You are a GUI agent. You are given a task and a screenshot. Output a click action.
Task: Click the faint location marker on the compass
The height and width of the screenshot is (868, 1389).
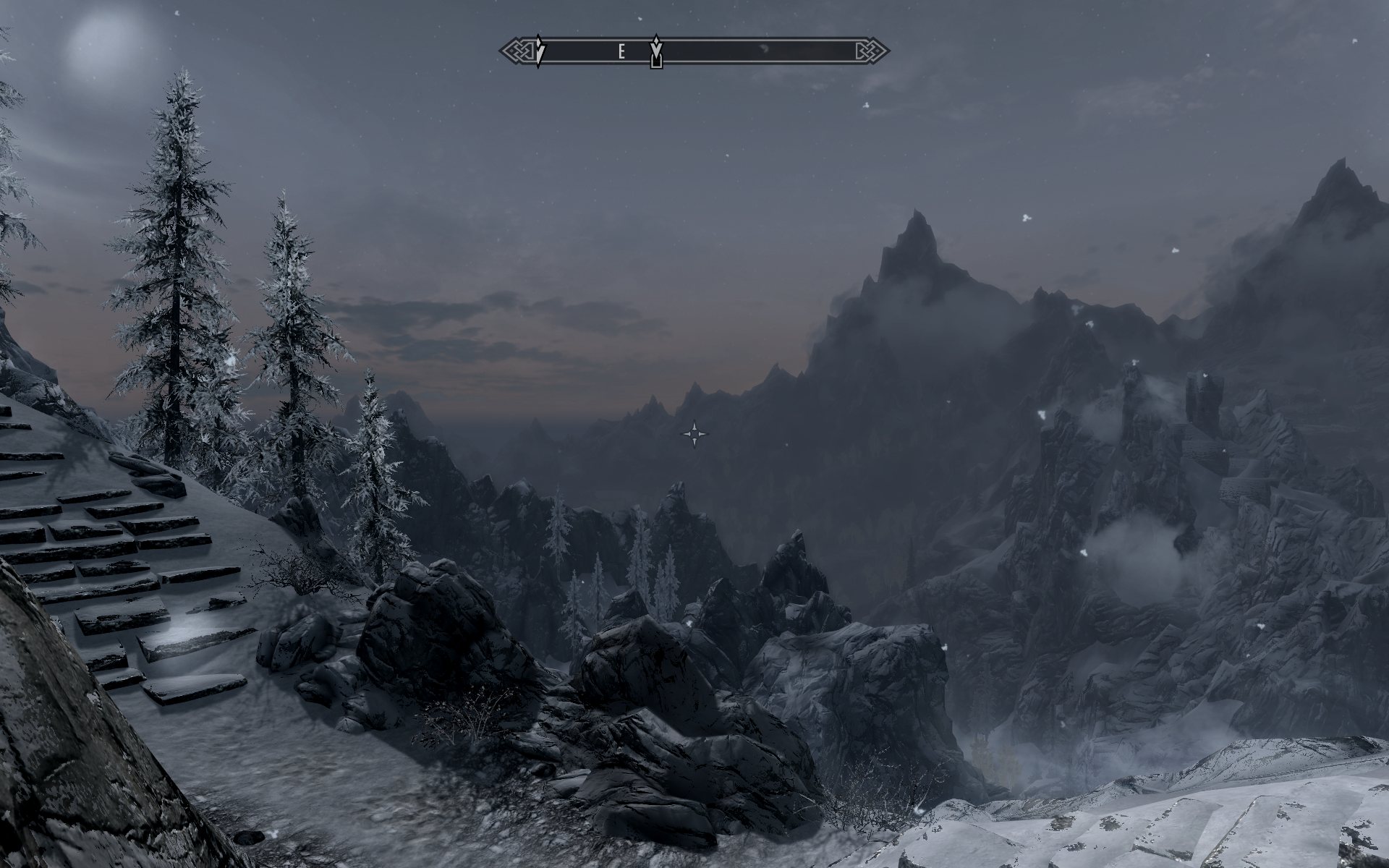tap(763, 50)
